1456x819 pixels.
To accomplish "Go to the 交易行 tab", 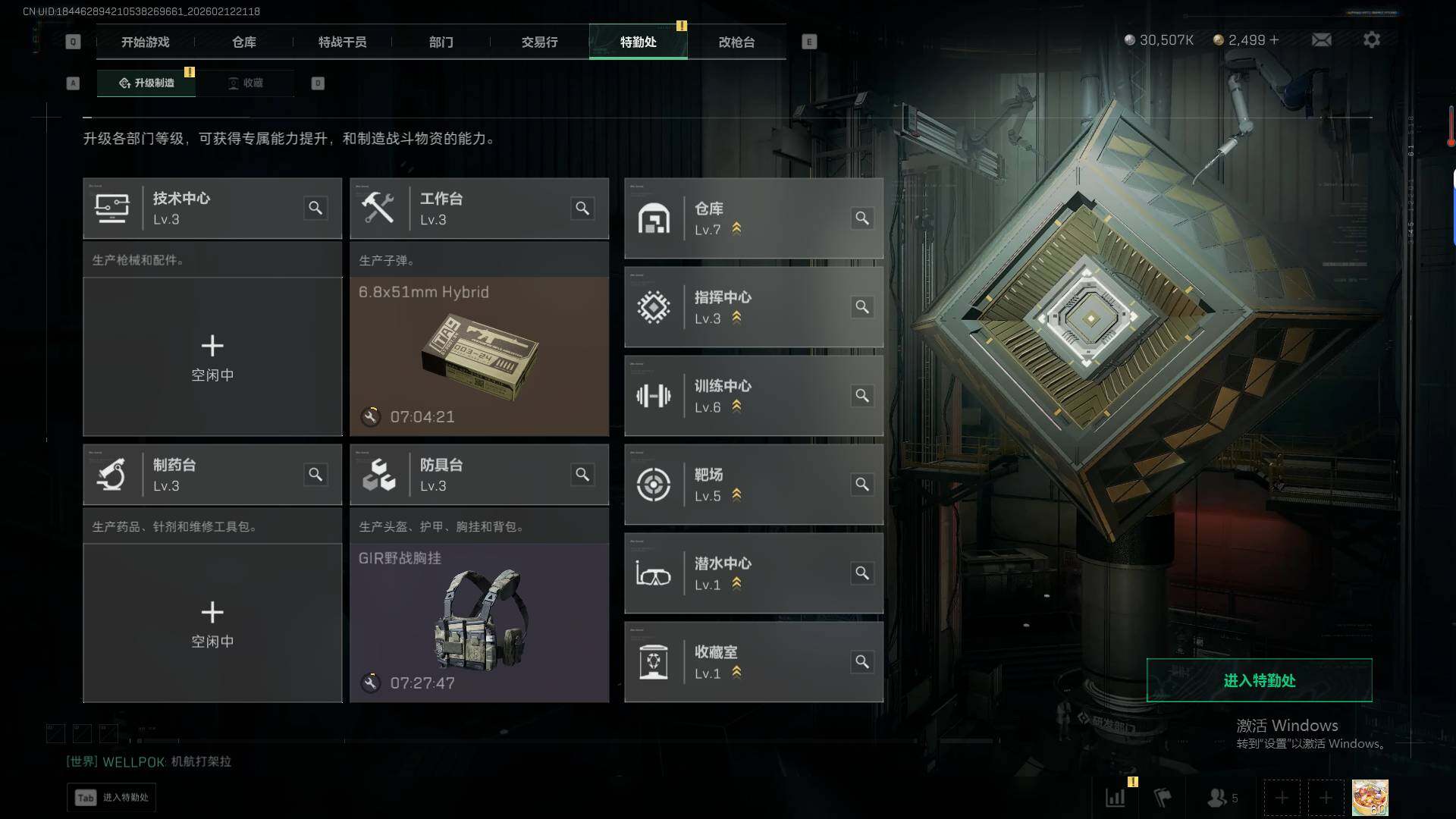I will [x=539, y=42].
